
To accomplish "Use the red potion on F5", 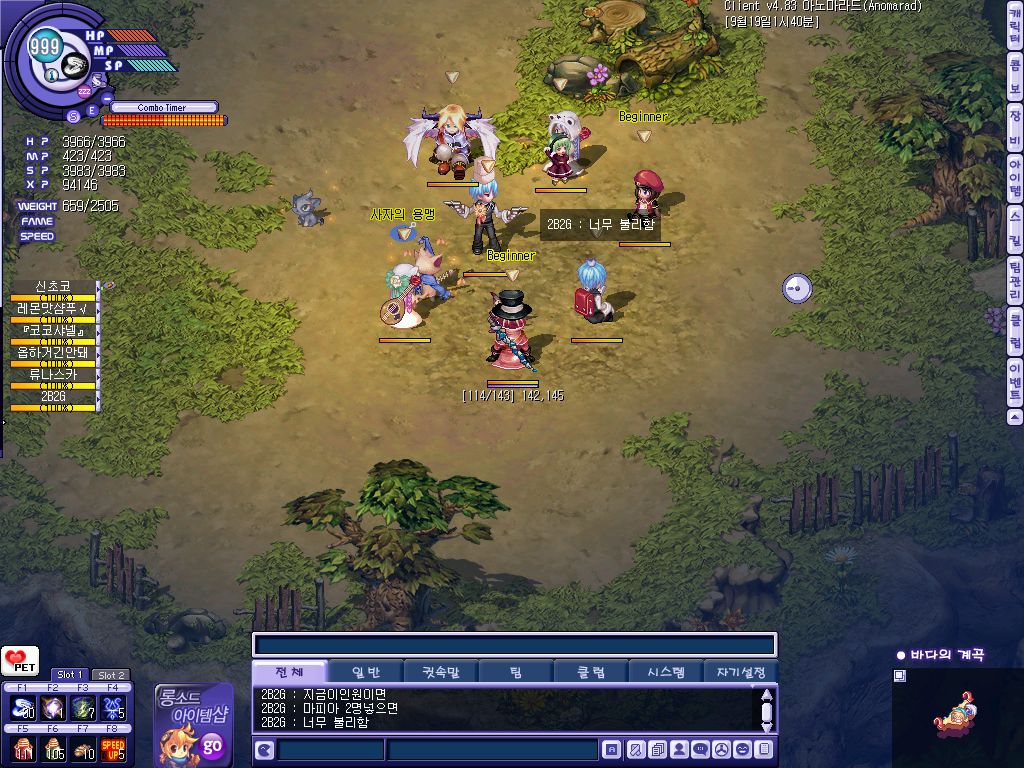I will point(23,748).
